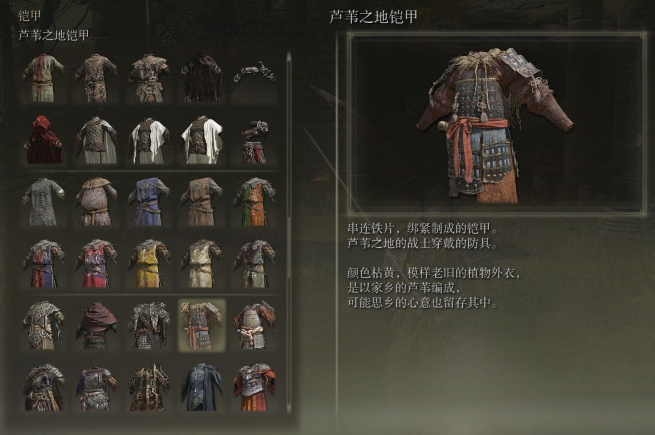655x435 pixels.
Task: Select the highlighted Land of Reeds armor
Action: point(202,325)
